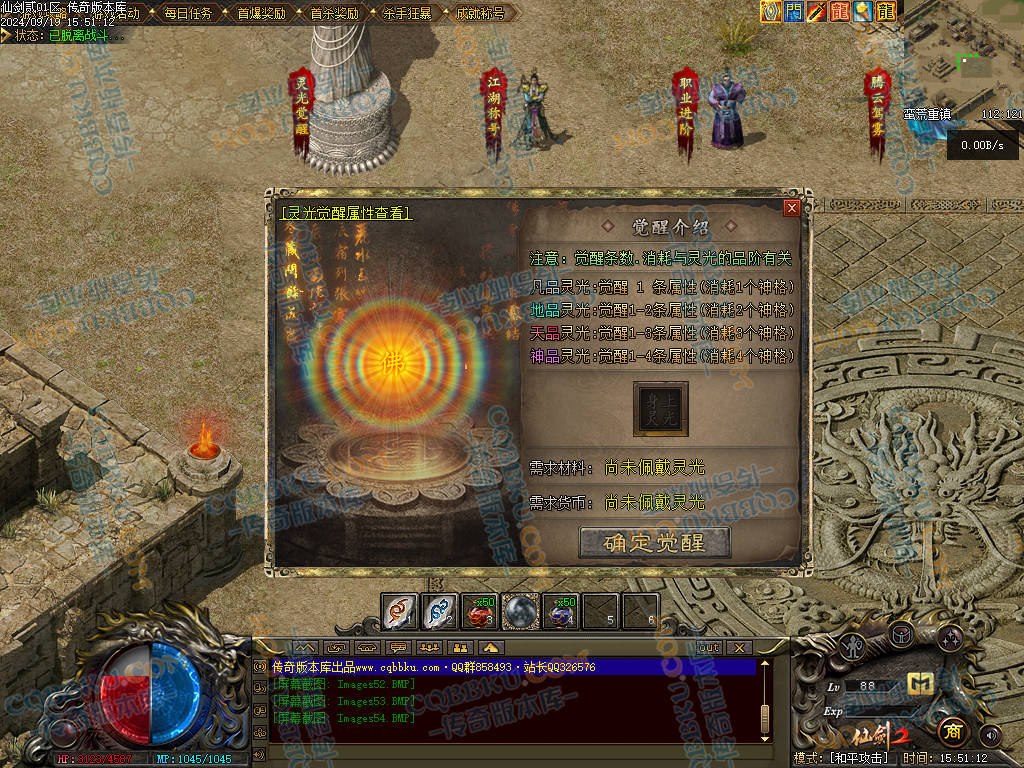Open the character panel warrior icon

tap(851, 644)
